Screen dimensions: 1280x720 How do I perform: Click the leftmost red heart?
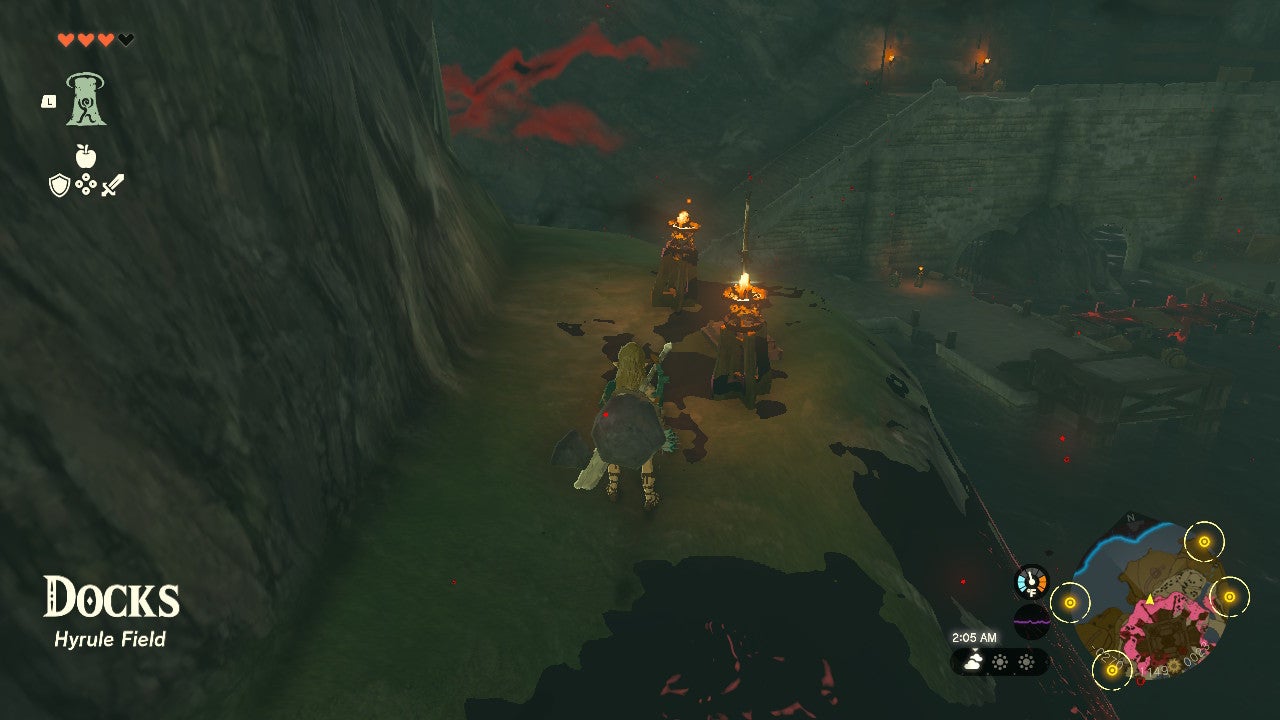click(x=65, y=39)
